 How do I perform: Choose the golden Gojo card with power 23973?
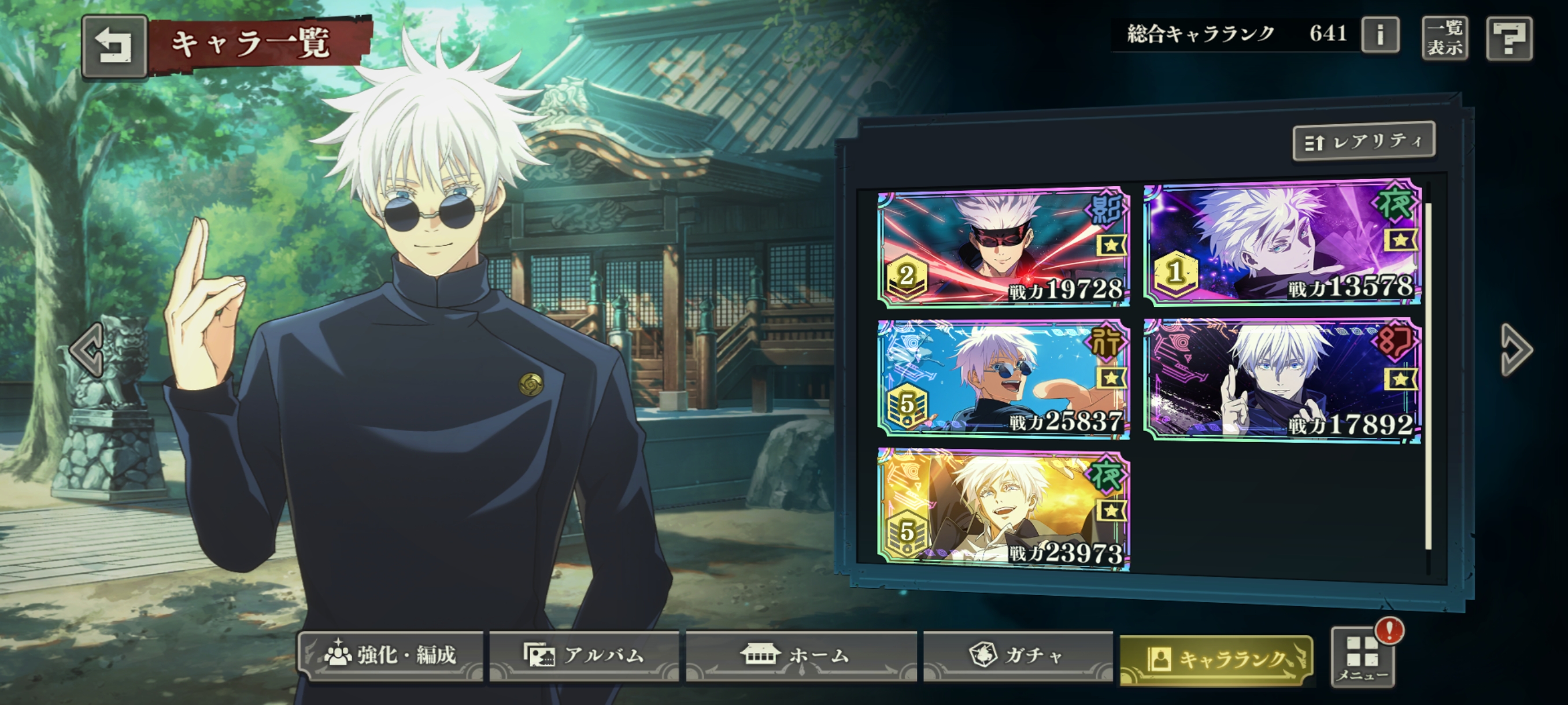click(1003, 510)
